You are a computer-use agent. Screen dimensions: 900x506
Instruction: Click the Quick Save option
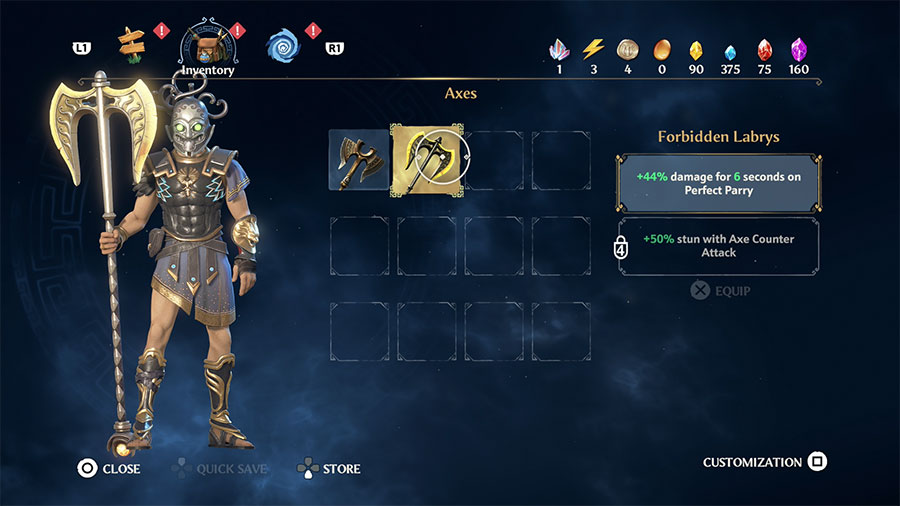[219, 468]
